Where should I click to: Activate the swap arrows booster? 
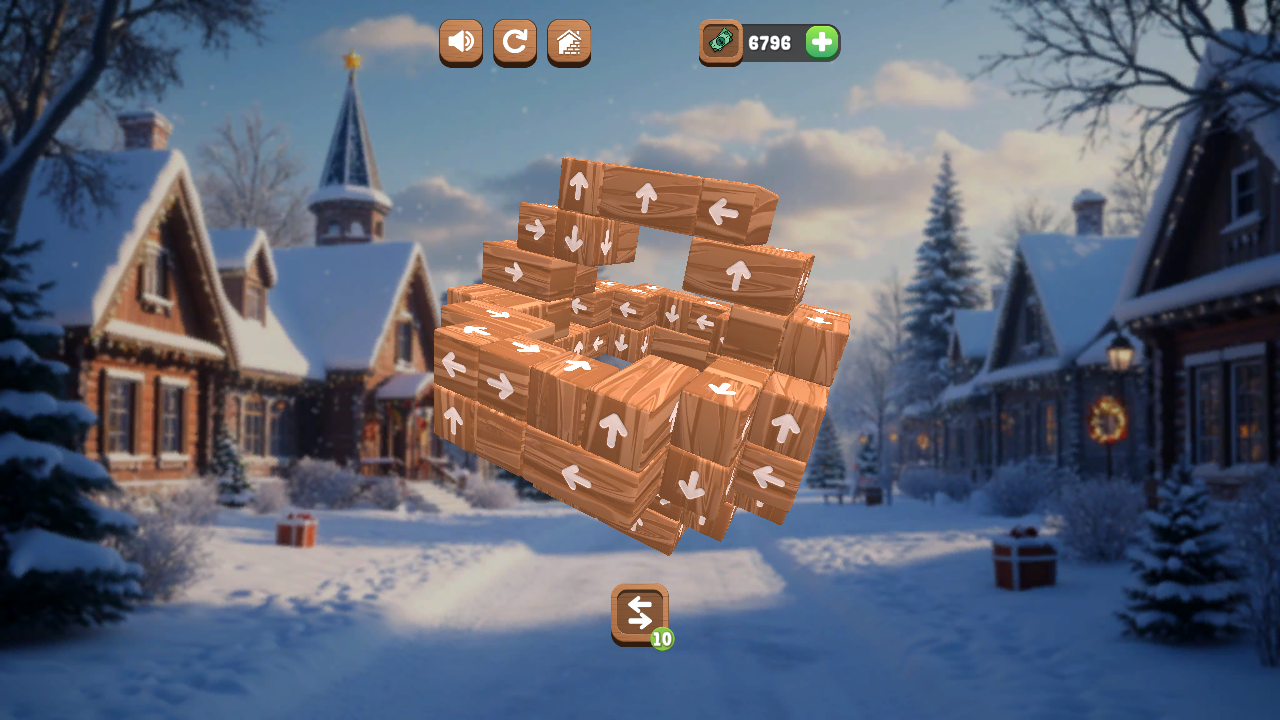(x=640, y=614)
